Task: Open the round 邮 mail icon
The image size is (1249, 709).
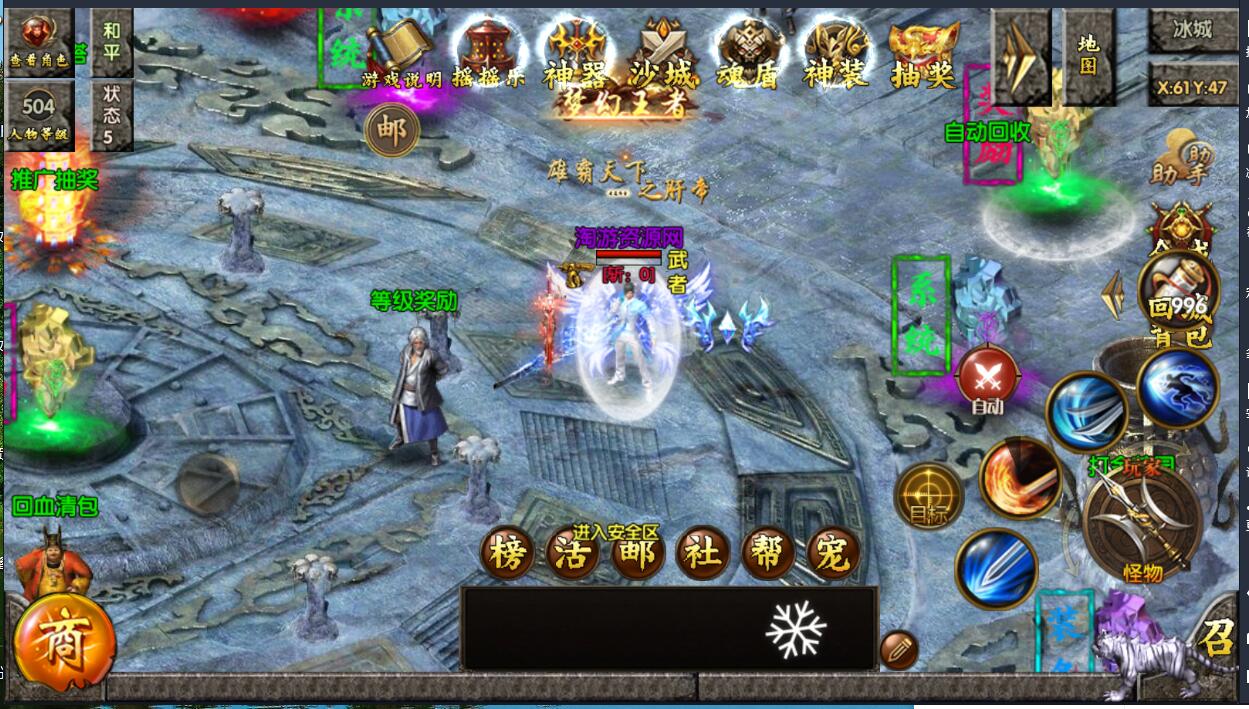Action: (x=392, y=131)
